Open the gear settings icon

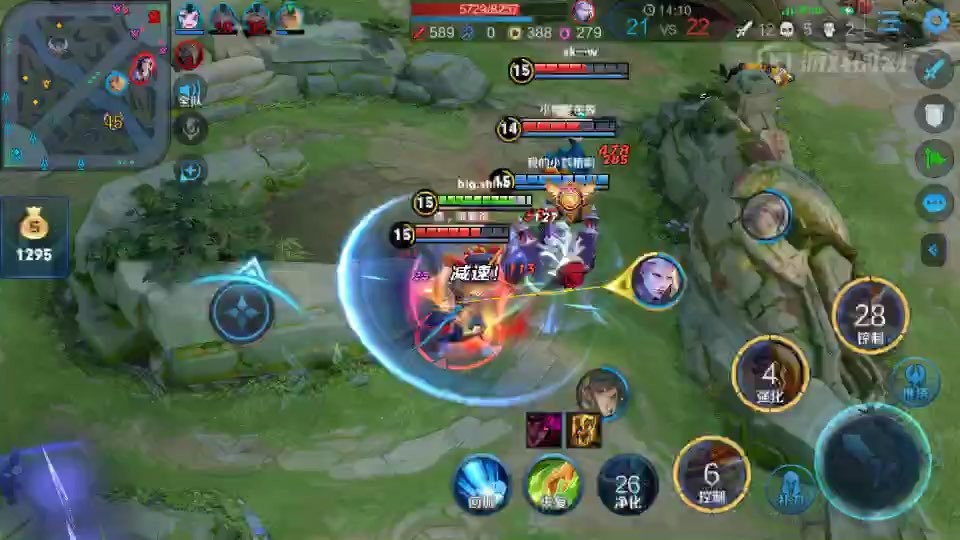936,21
